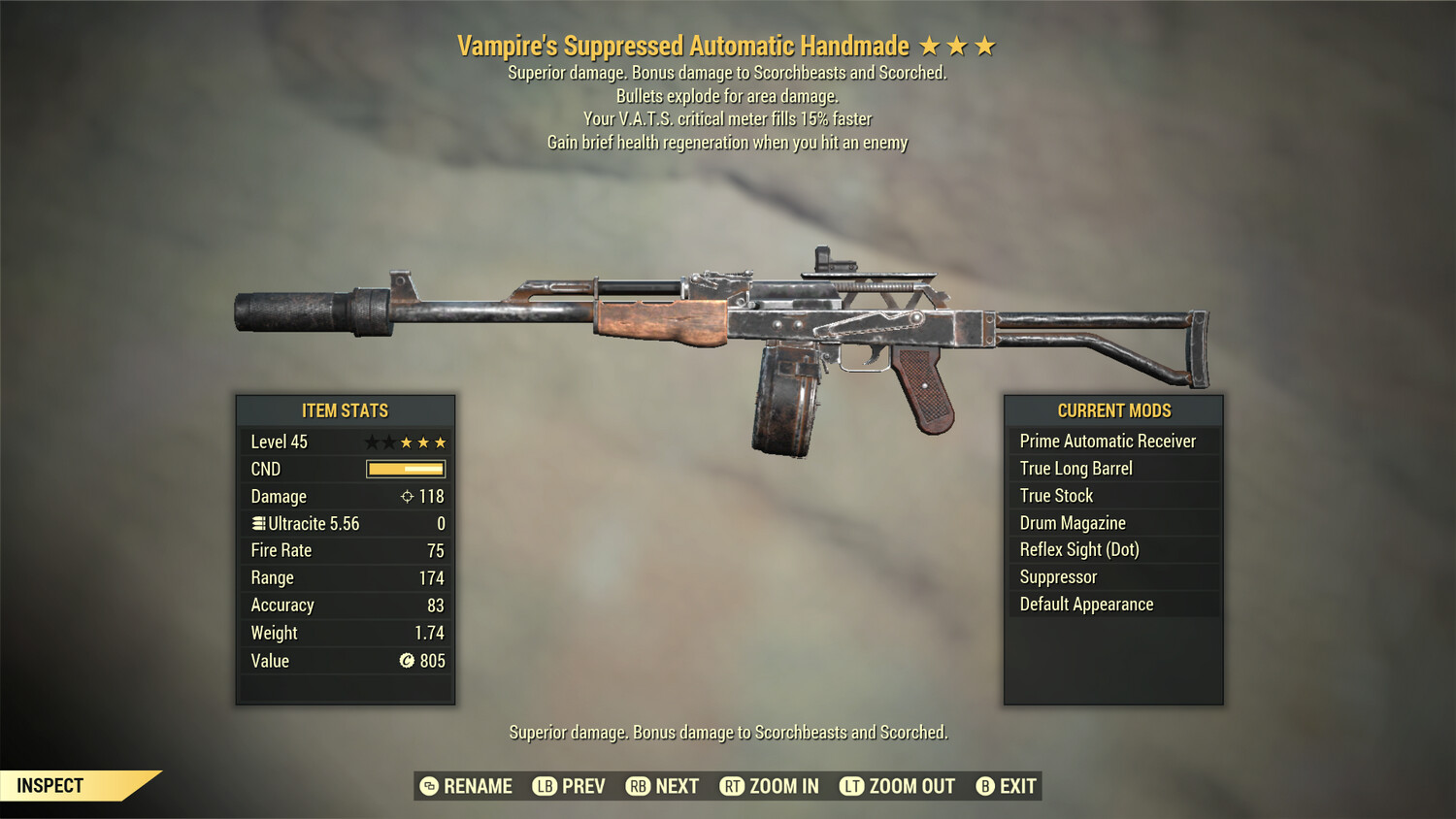
Task: Click the RB button icon for Next
Action: pos(638,786)
